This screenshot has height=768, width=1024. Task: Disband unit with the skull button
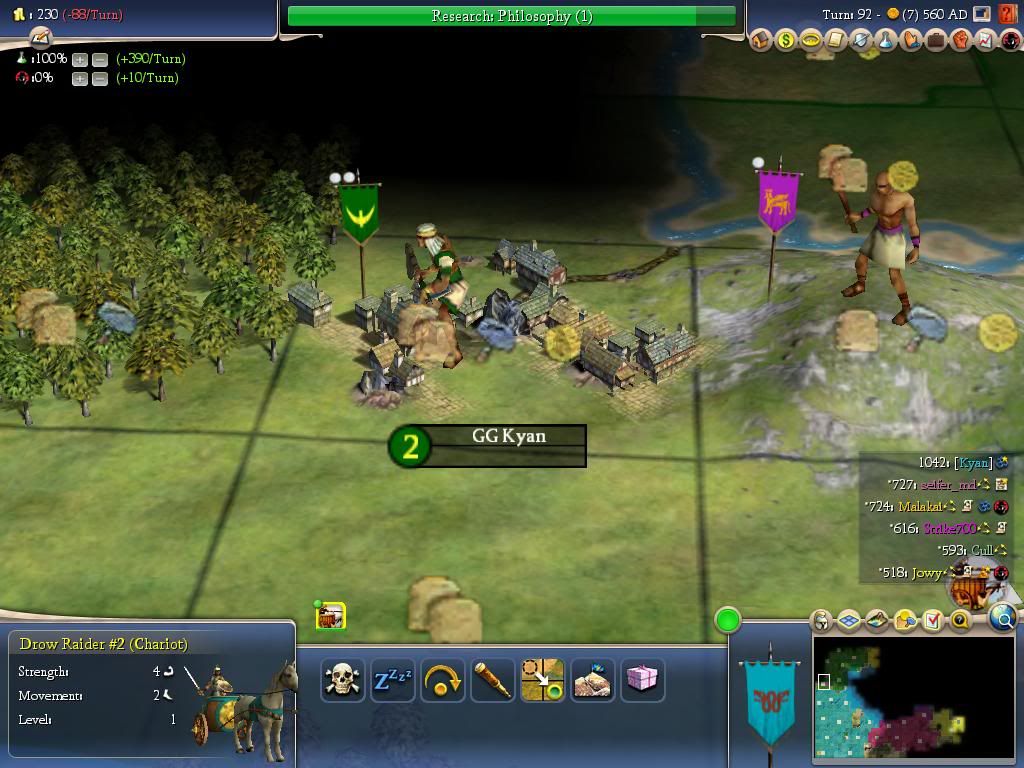[343, 680]
